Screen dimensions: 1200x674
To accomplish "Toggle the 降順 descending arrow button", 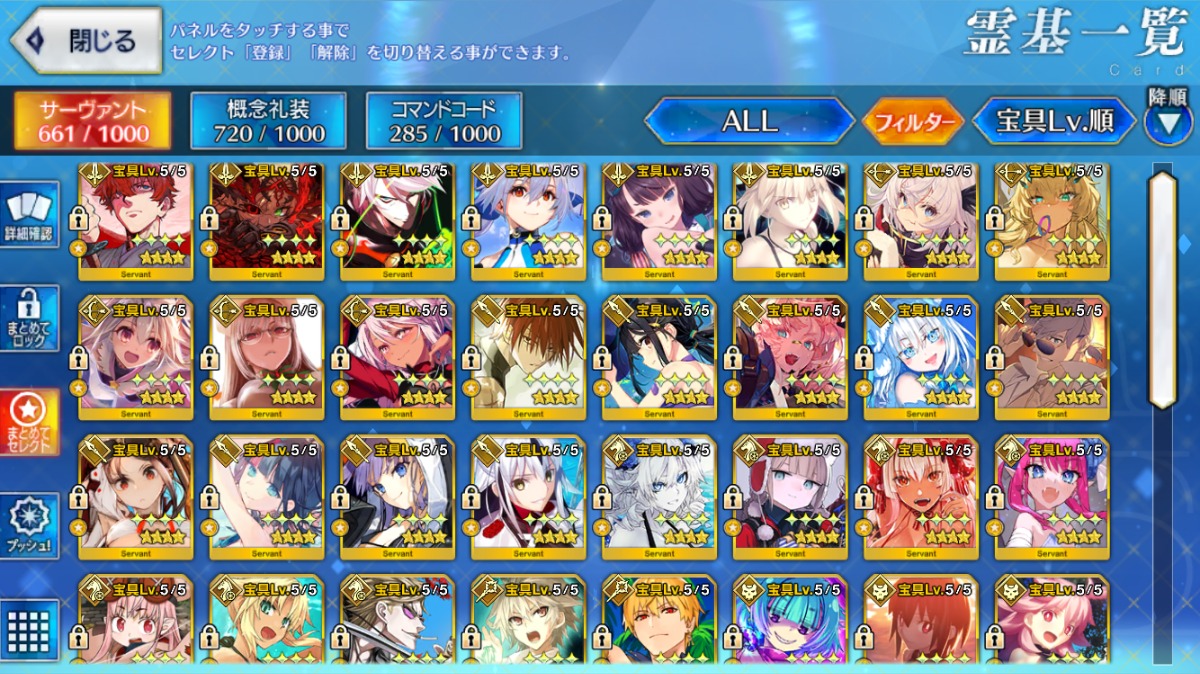I will pos(1167,122).
